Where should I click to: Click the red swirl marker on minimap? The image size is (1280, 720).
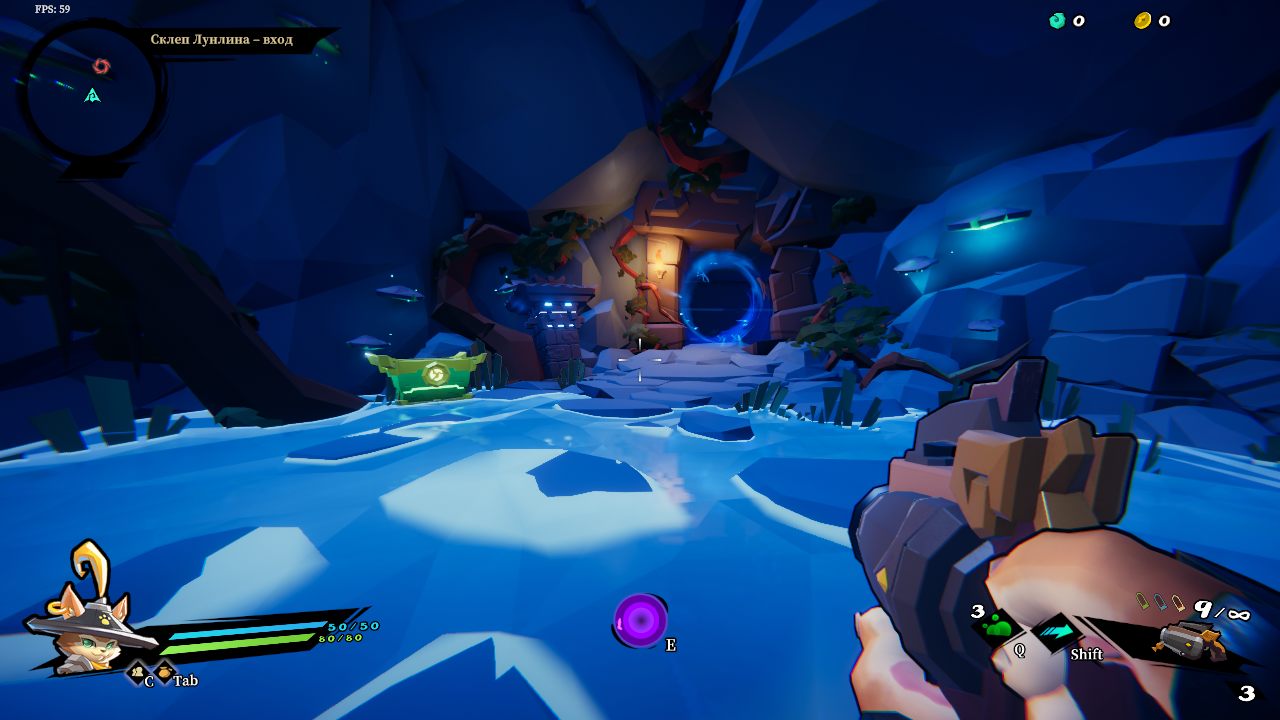101,66
